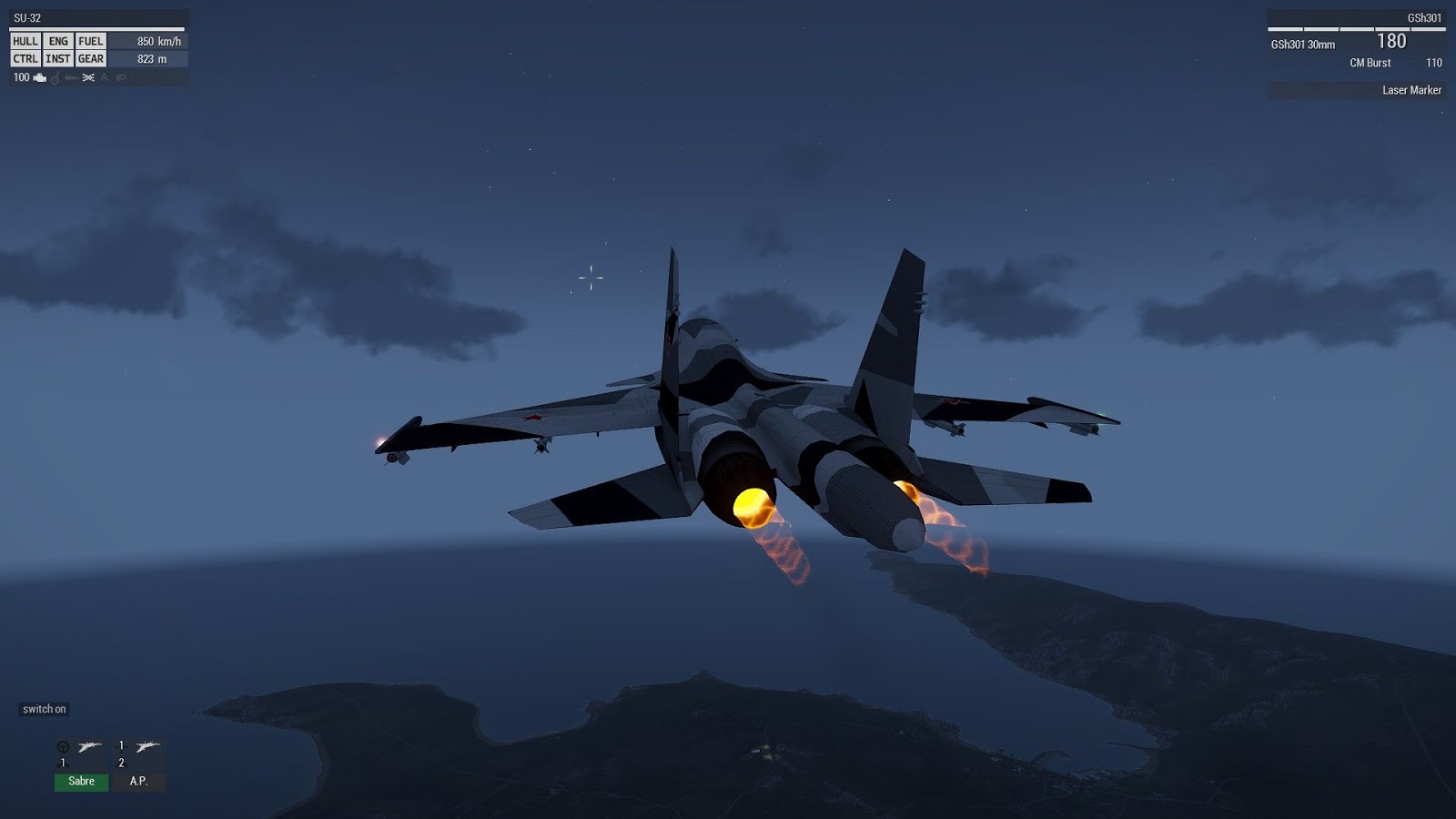Expand the CM Burst countermeasure entry

click(x=1369, y=63)
